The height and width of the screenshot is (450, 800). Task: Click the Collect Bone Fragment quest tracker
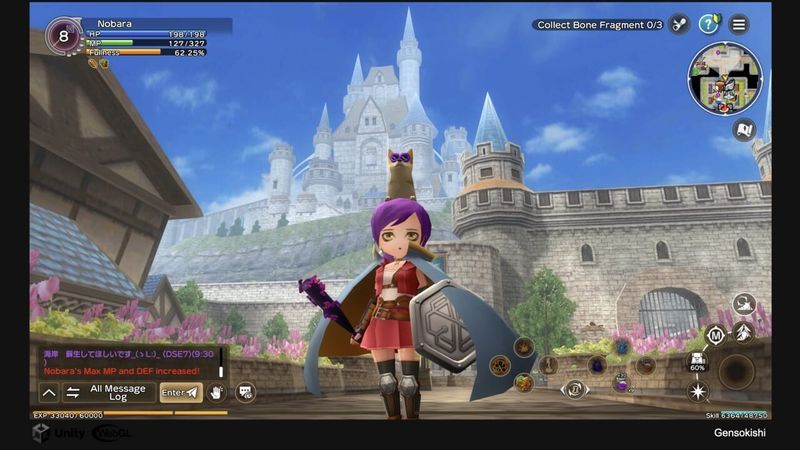tap(599, 25)
